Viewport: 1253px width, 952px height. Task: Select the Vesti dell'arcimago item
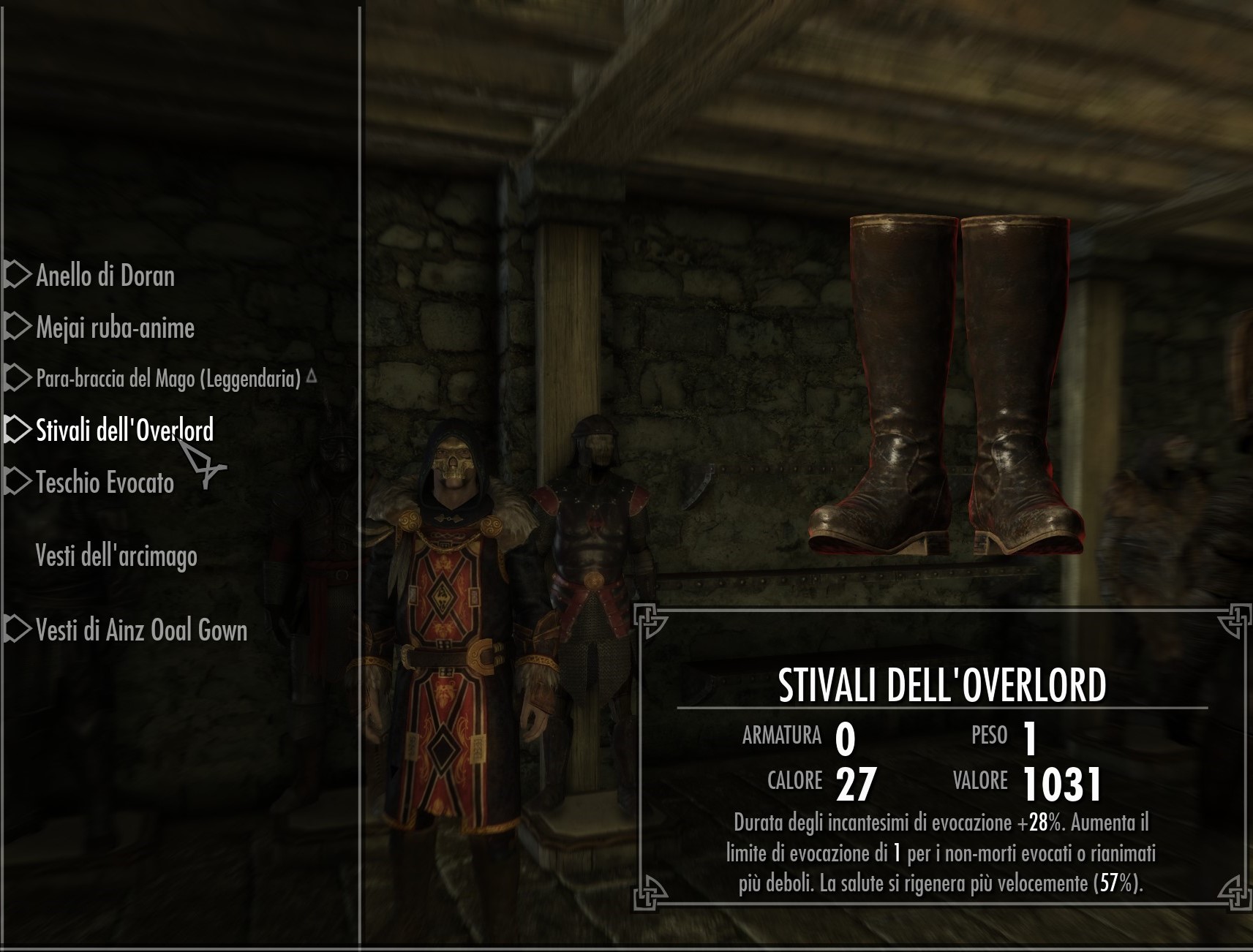[116, 556]
